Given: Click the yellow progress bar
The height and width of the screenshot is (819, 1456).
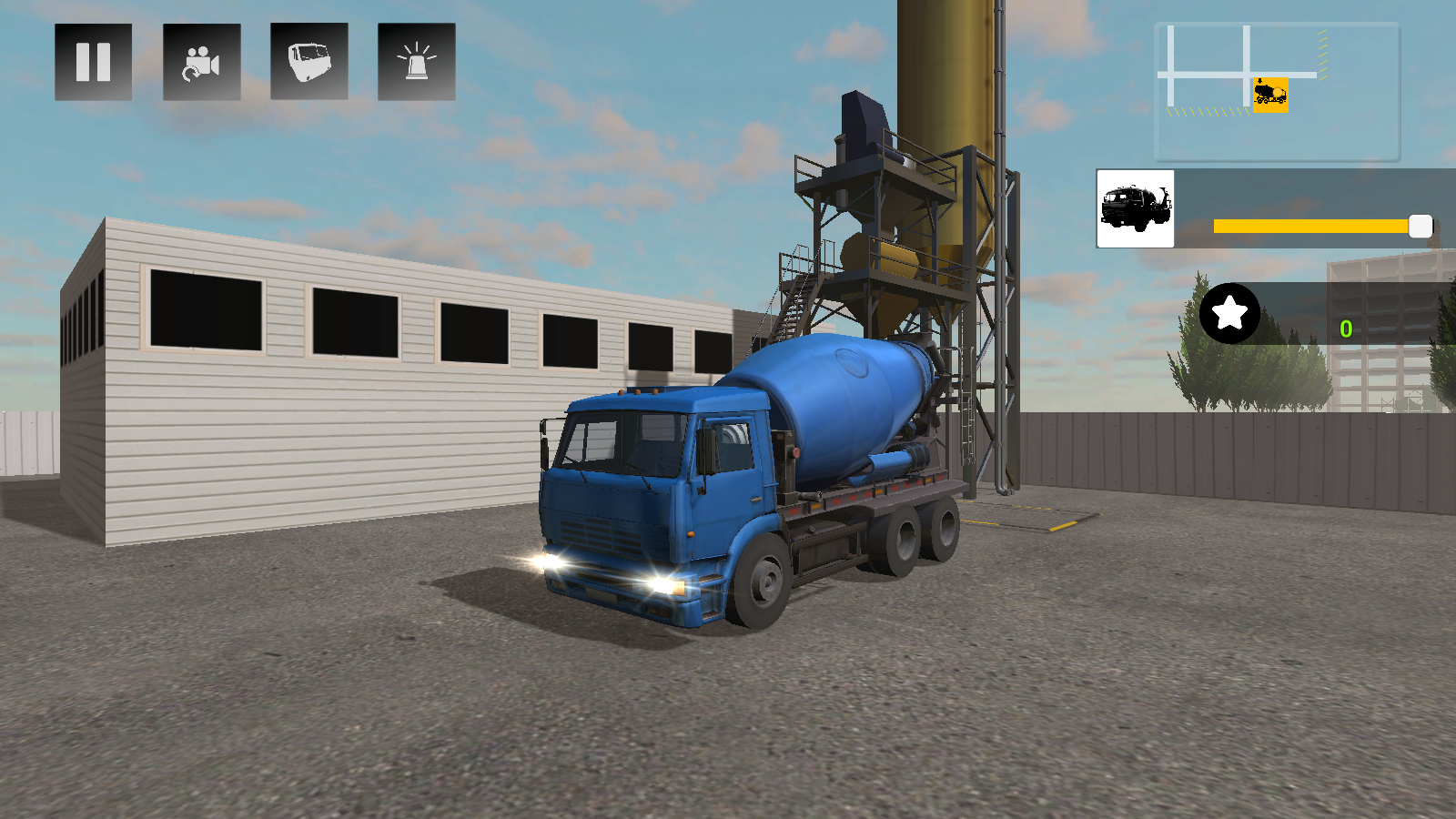Looking at the screenshot, I should (x=1310, y=226).
